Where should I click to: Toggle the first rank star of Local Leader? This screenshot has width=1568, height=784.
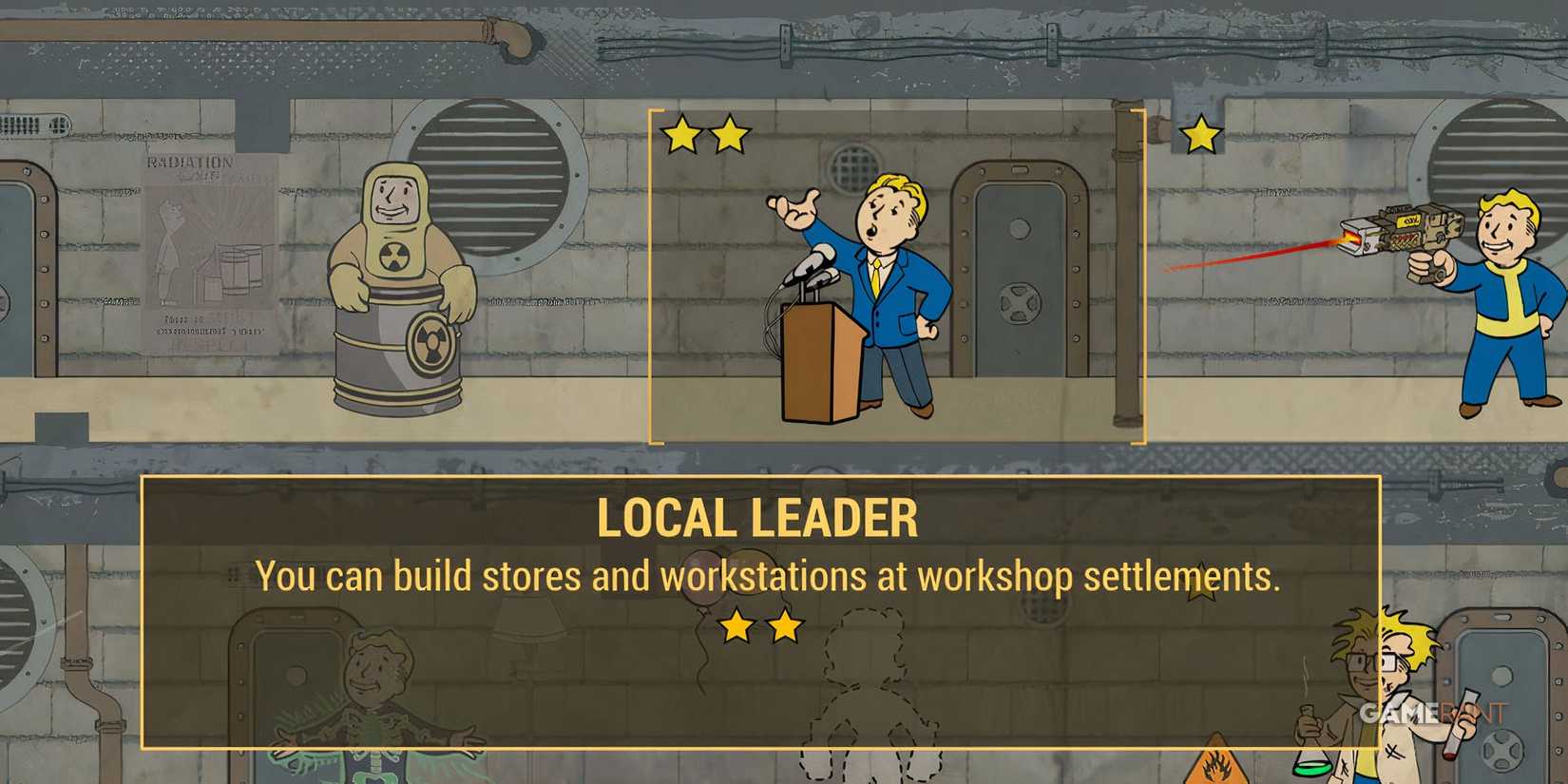[x=681, y=135]
